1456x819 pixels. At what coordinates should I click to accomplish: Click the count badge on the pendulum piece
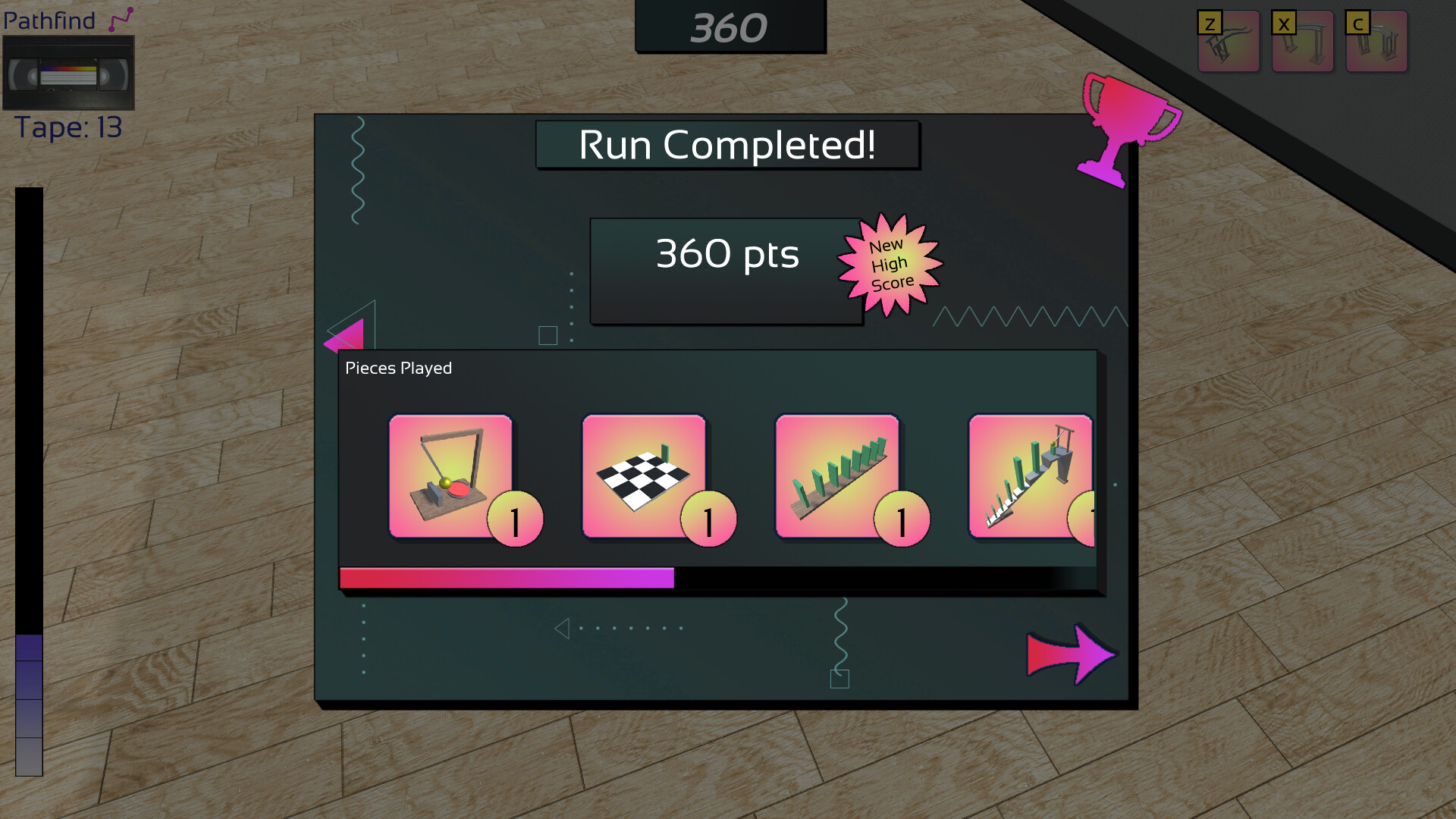pyautogui.click(x=516, y=517)
